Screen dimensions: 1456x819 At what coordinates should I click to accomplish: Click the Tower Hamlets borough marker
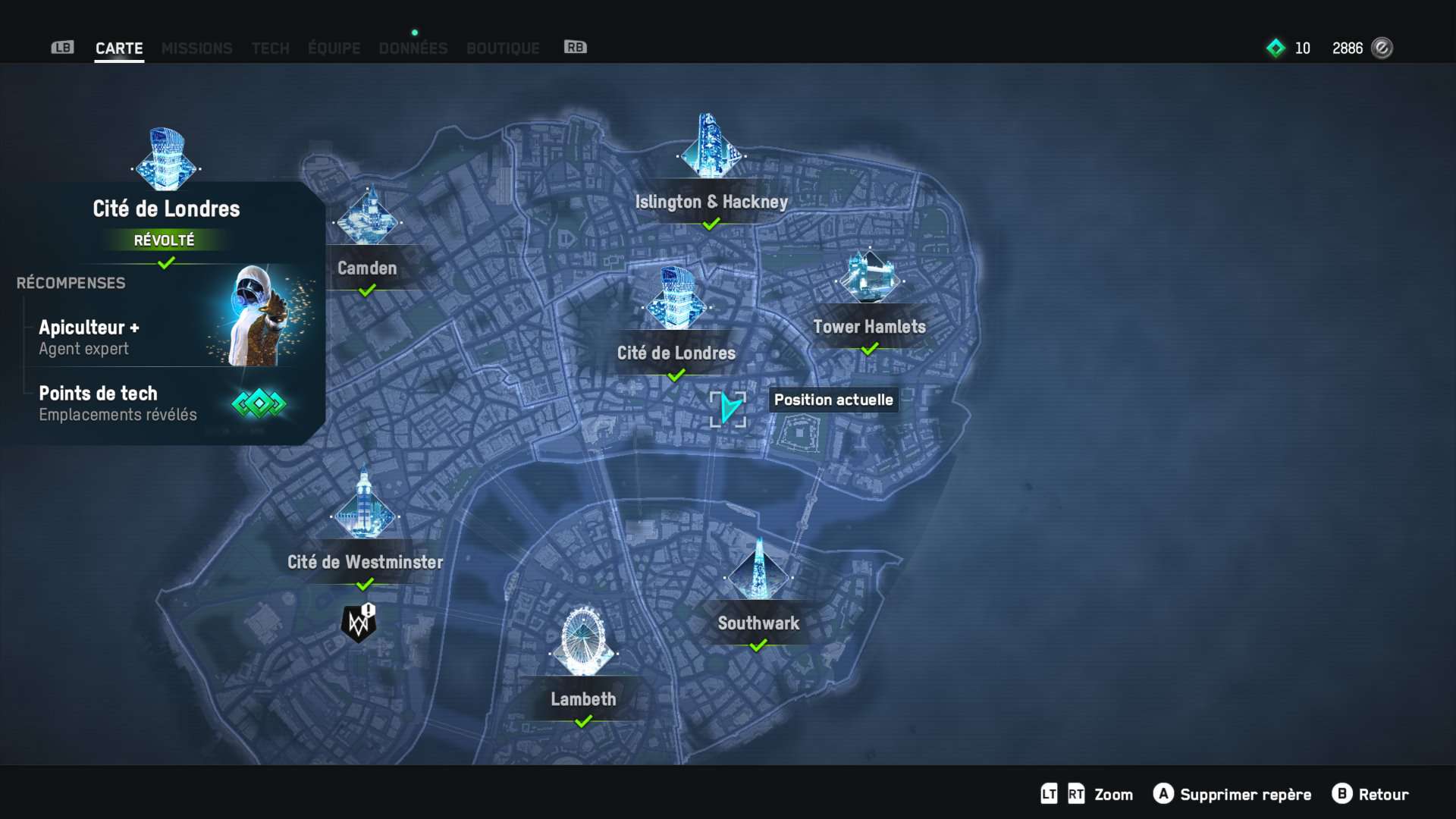pos(869,279)
